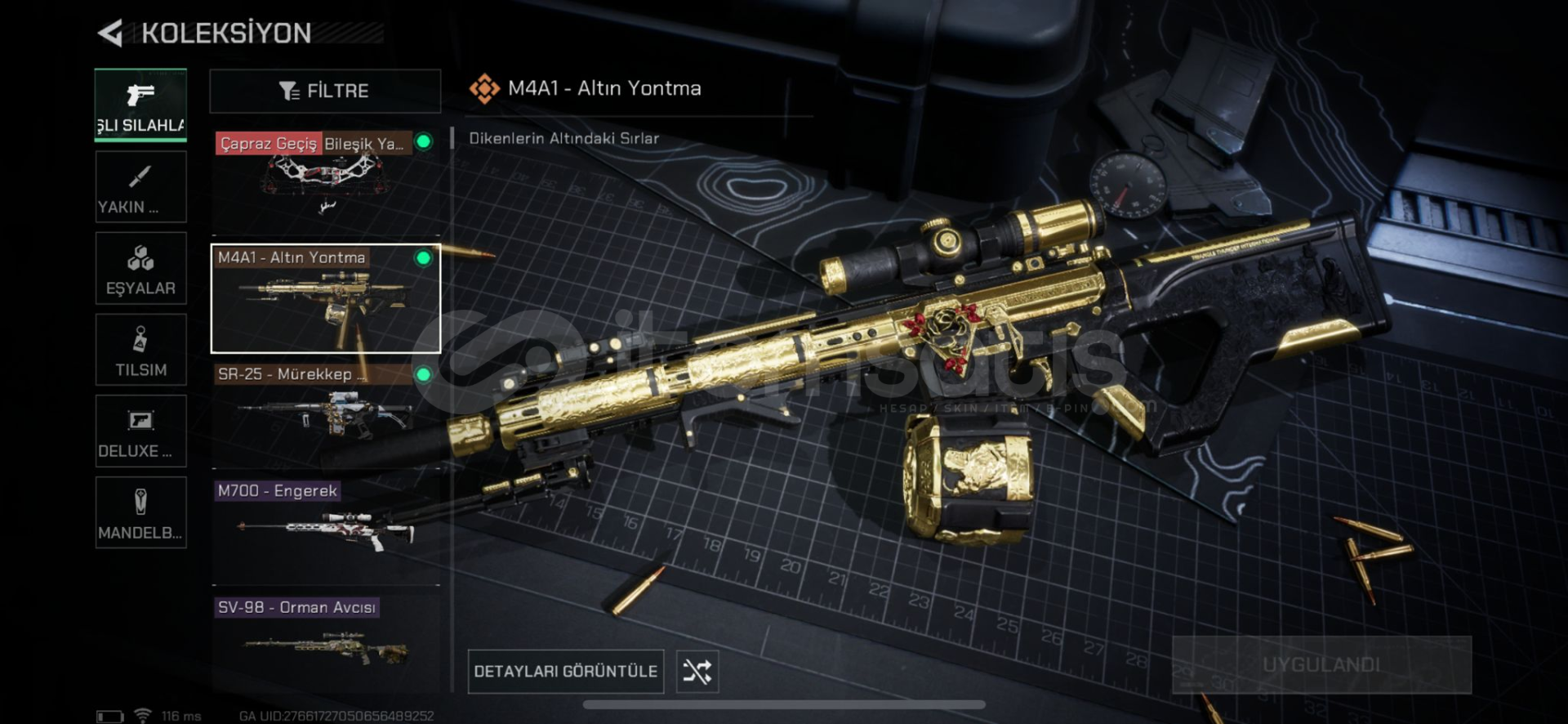Image resolution: width=1568 pixels, height=724 pixels.
Task: Open the Filtre filter options
Action: [325, 91]
